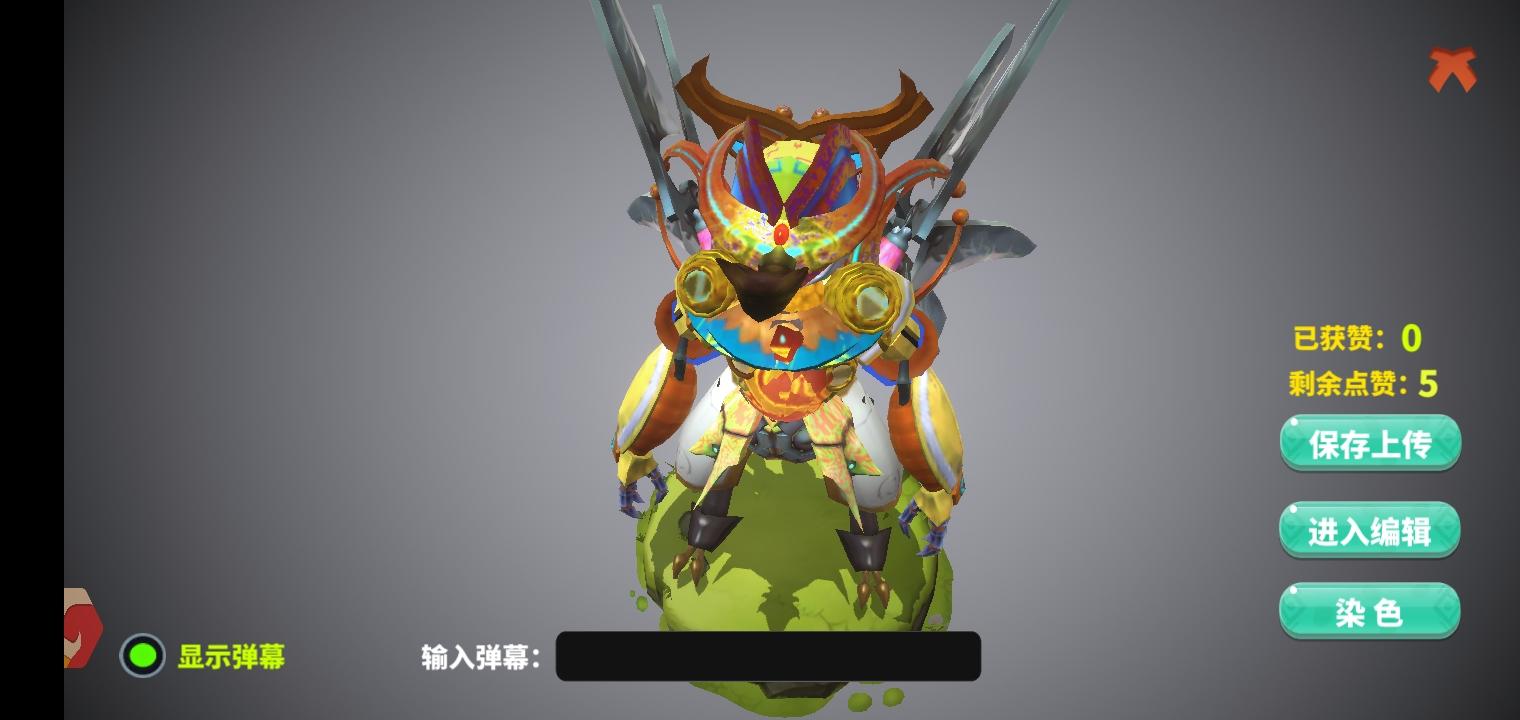1520x720 pixels.
Task: Click the orange X close icon
Action: point(1451,70)
